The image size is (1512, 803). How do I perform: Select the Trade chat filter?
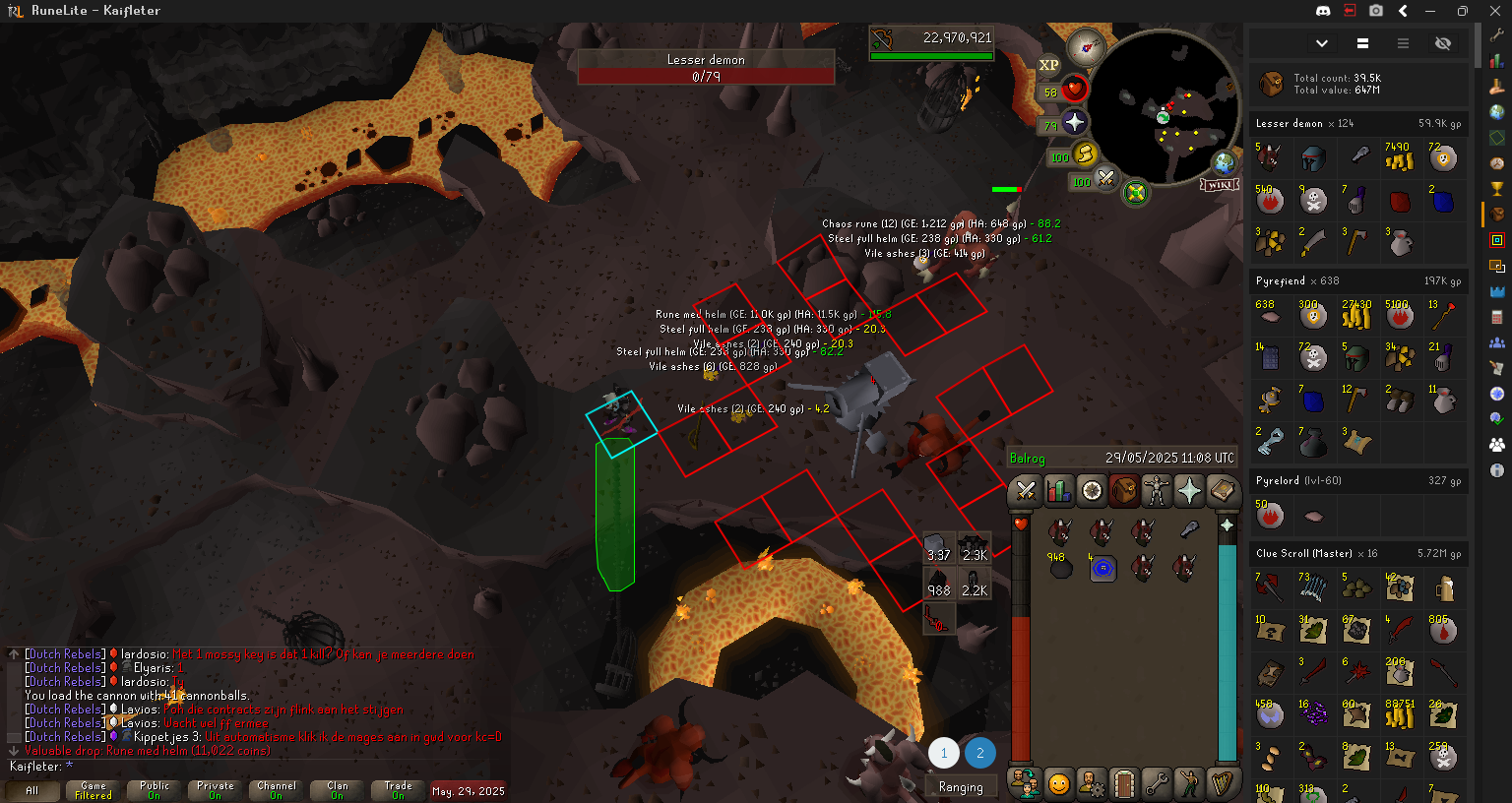point(398,790)
